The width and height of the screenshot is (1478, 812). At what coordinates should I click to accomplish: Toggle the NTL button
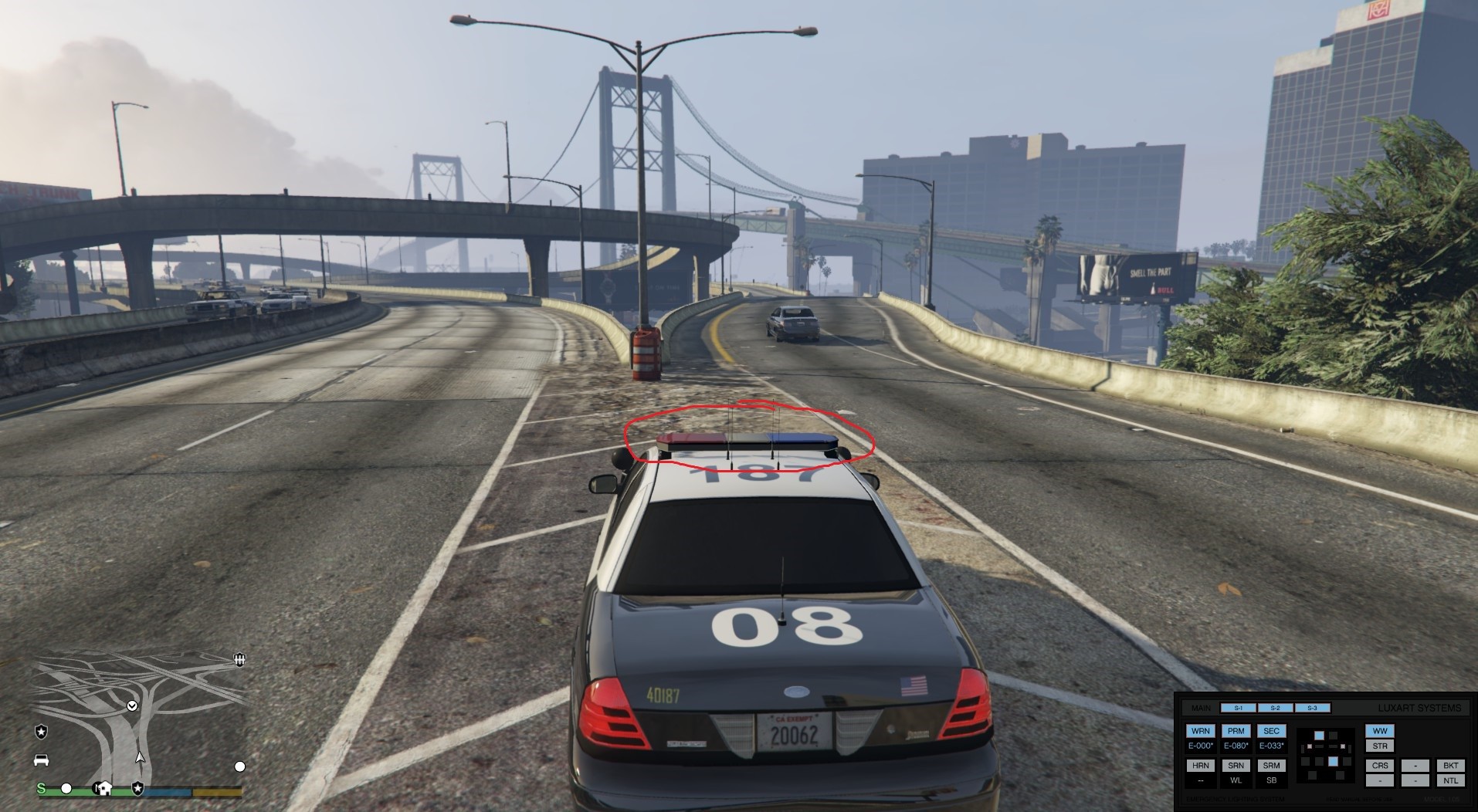tap(1450, 780)
